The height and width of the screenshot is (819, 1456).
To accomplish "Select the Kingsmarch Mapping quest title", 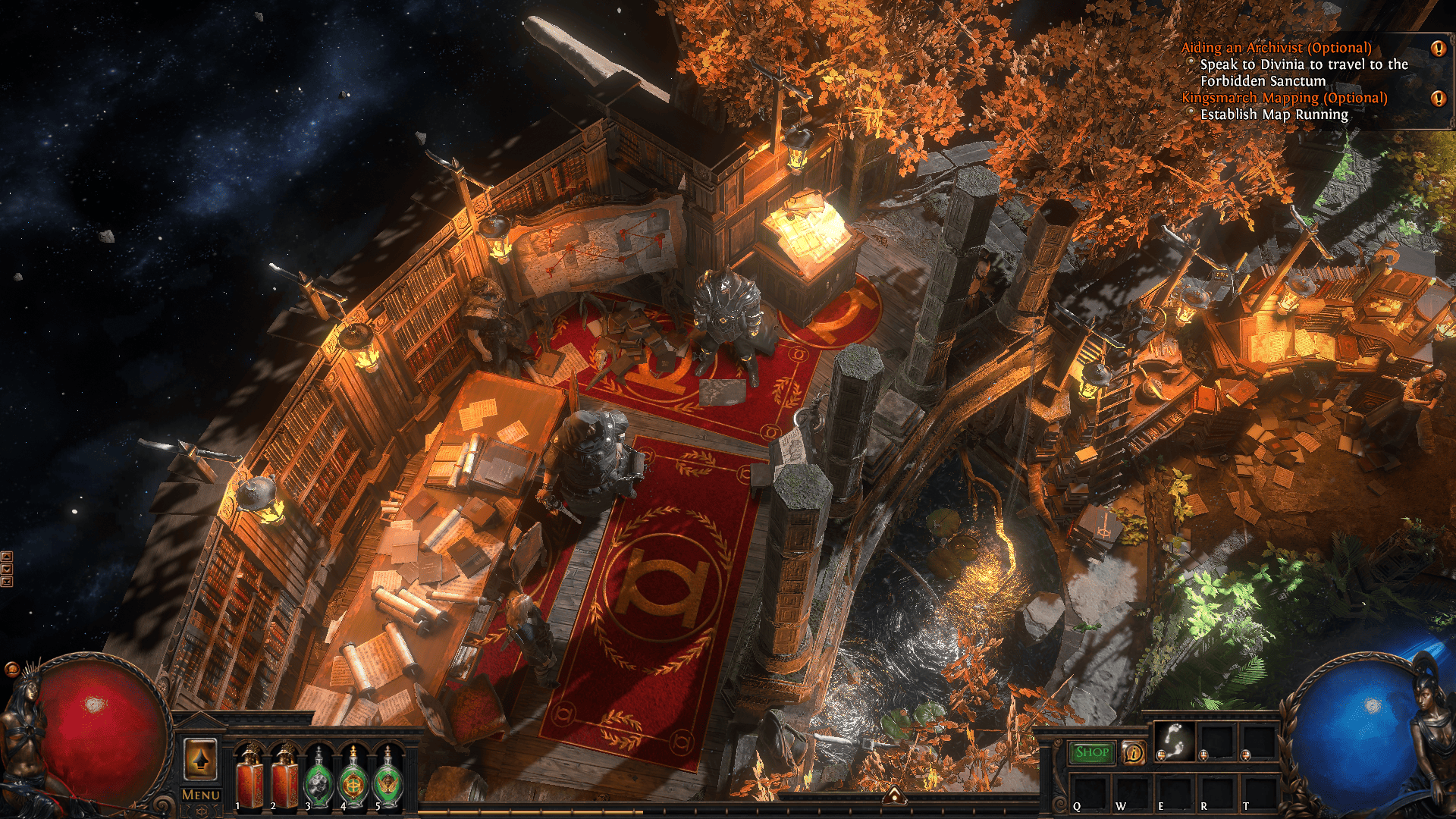I will click(x=1284, y=98).
